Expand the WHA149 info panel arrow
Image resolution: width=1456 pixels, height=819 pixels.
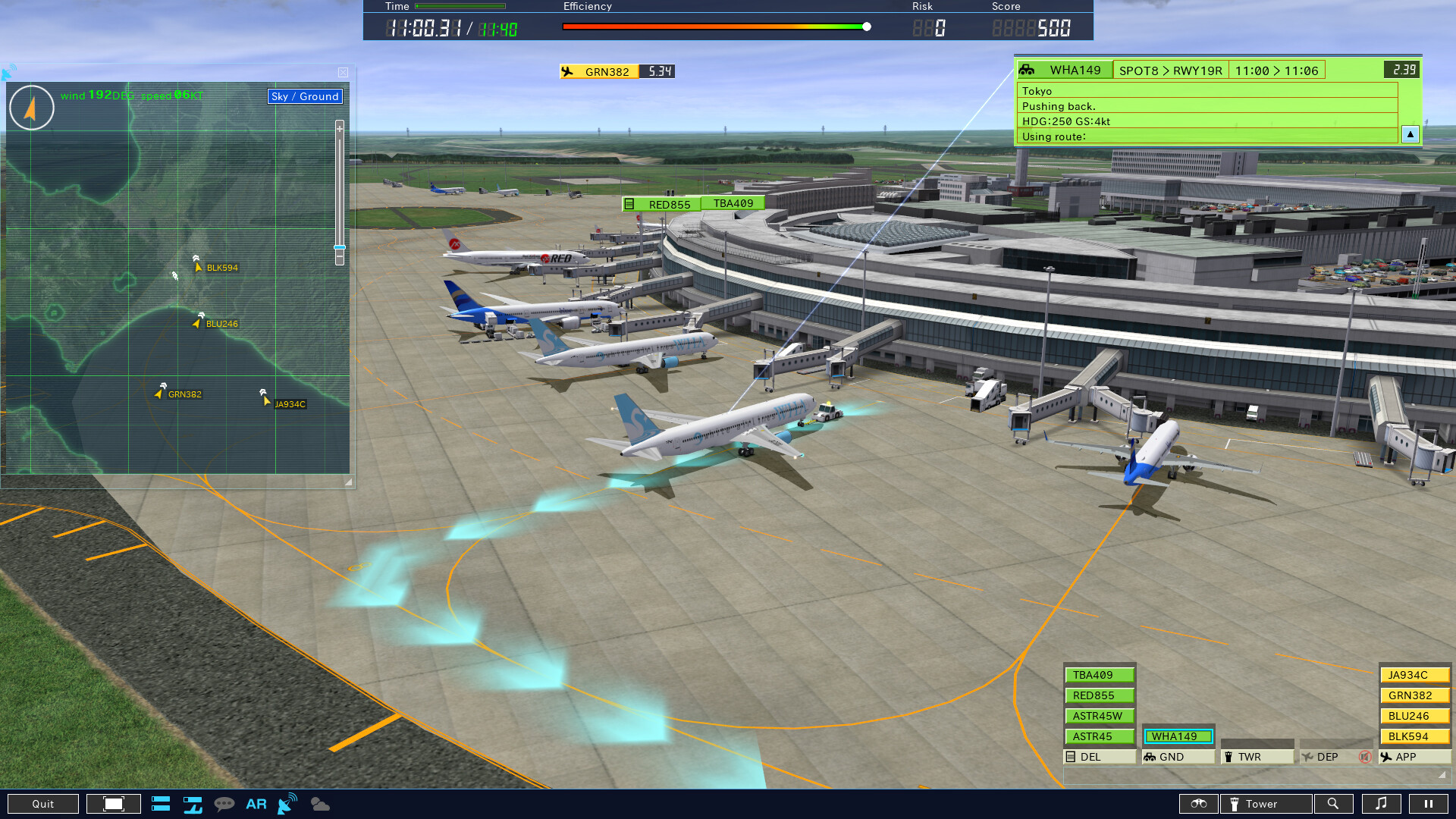click(1410, 134)
